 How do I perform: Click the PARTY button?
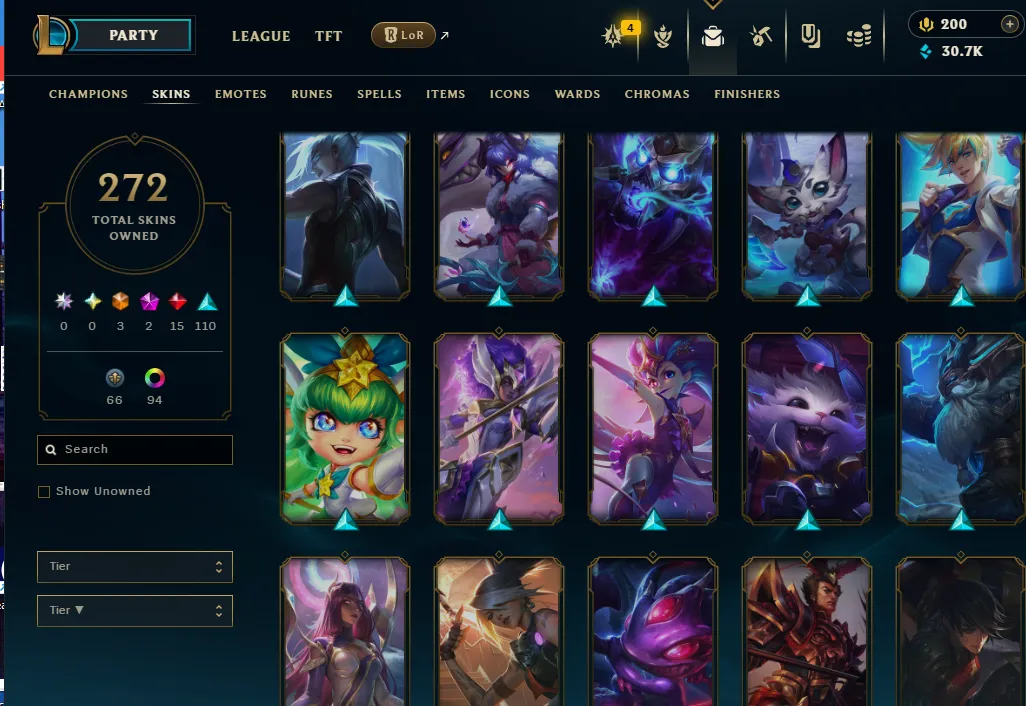point(133,35)
